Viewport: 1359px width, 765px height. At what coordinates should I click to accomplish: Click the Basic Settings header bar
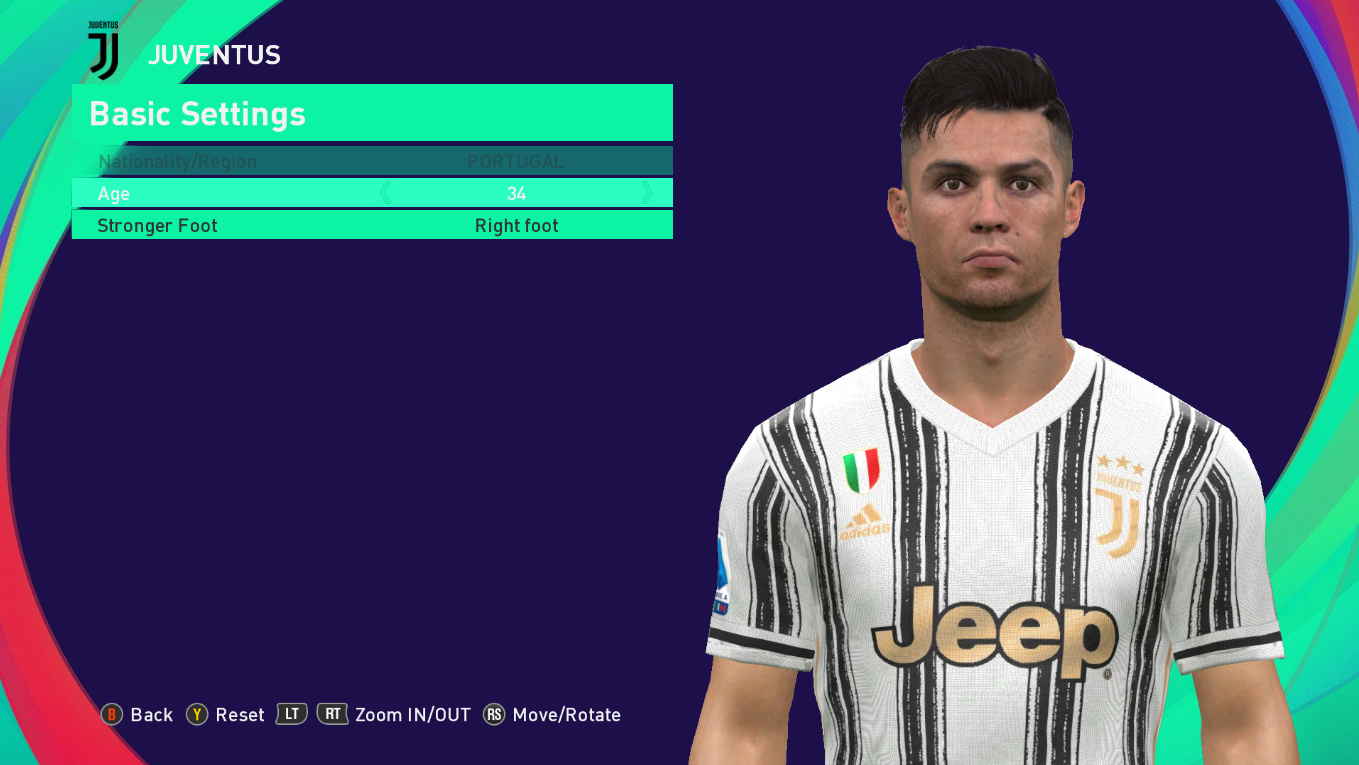pos(372,113)
